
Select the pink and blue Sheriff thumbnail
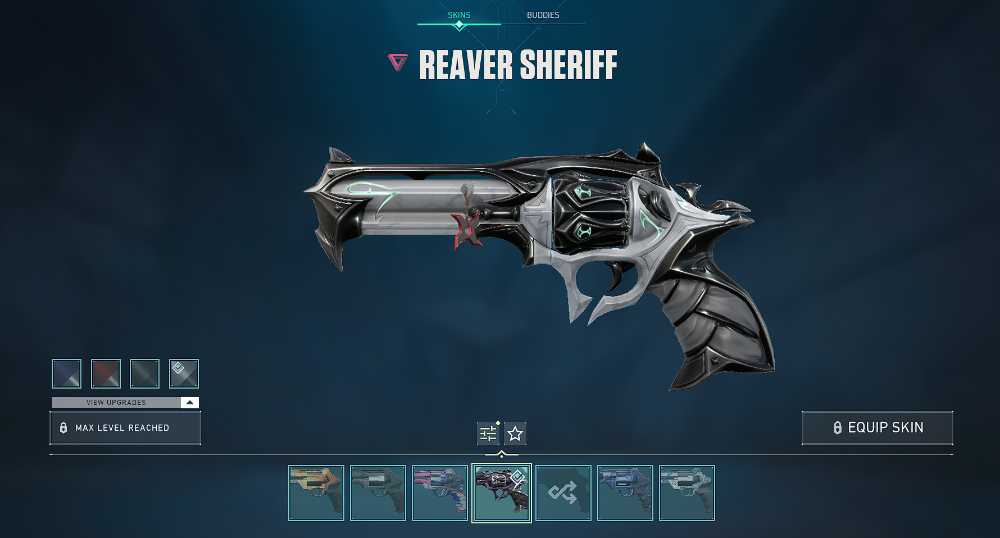[440, 493]
